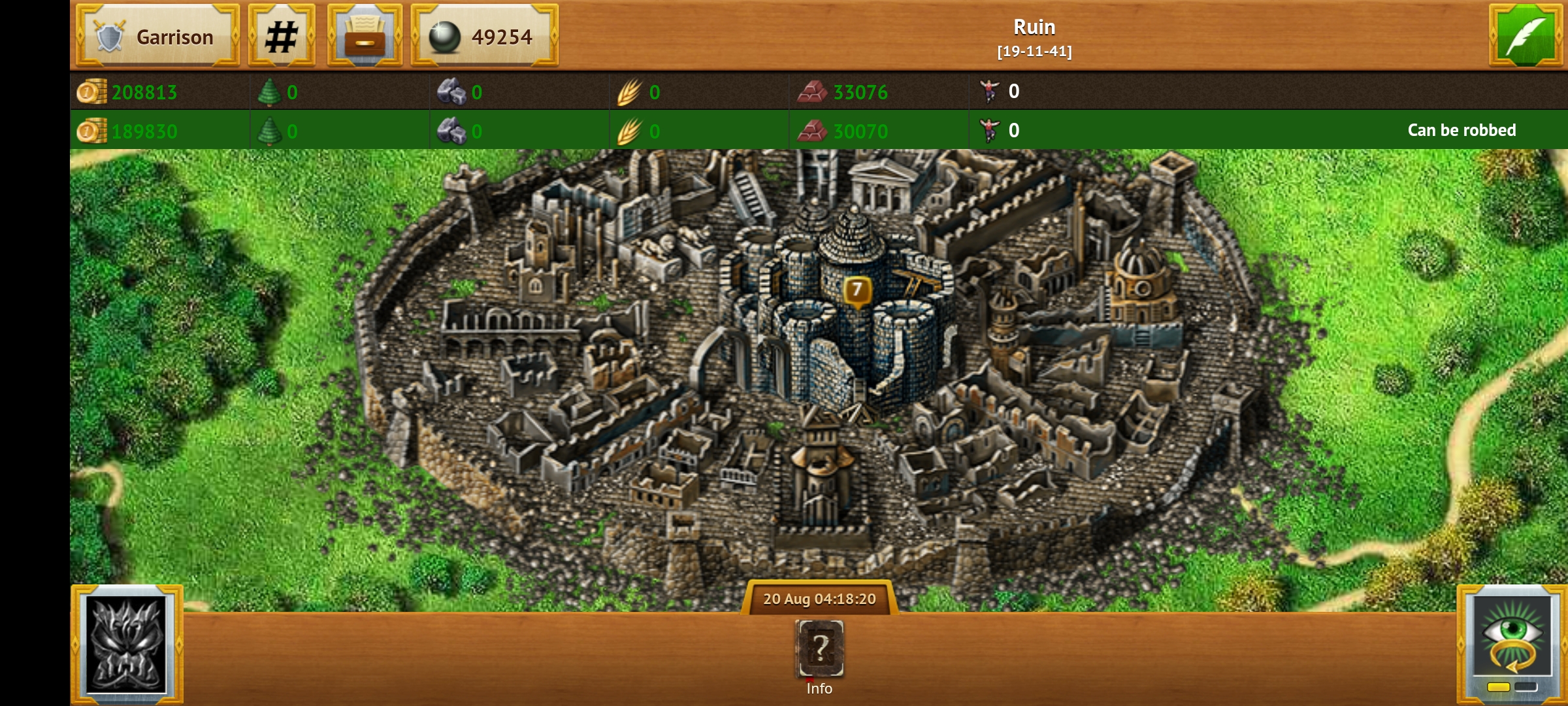
Task: Open the green feather quill button
Action: tap(1526, 36)
